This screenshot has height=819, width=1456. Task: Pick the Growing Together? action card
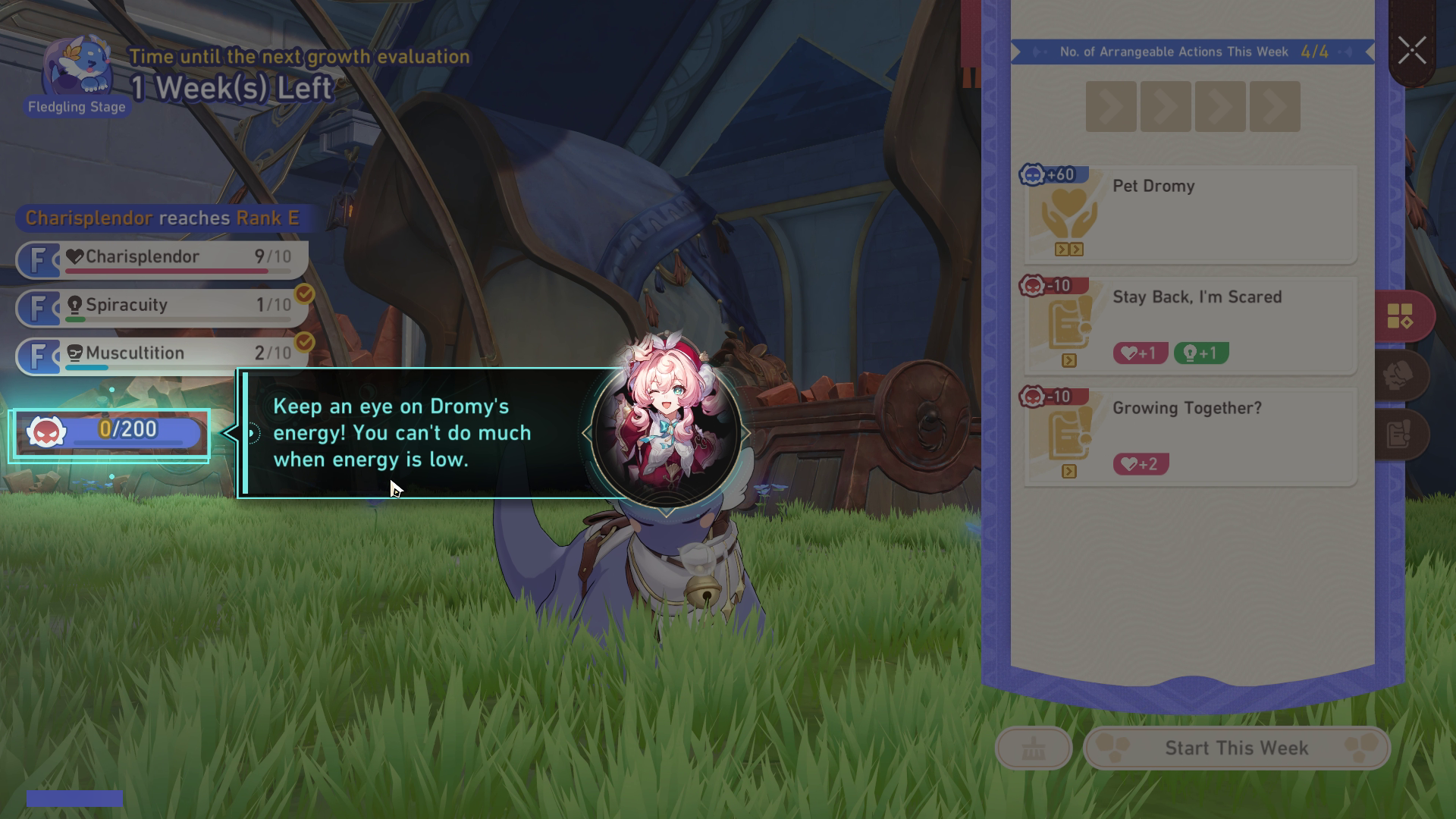(x=1190, y=437)
